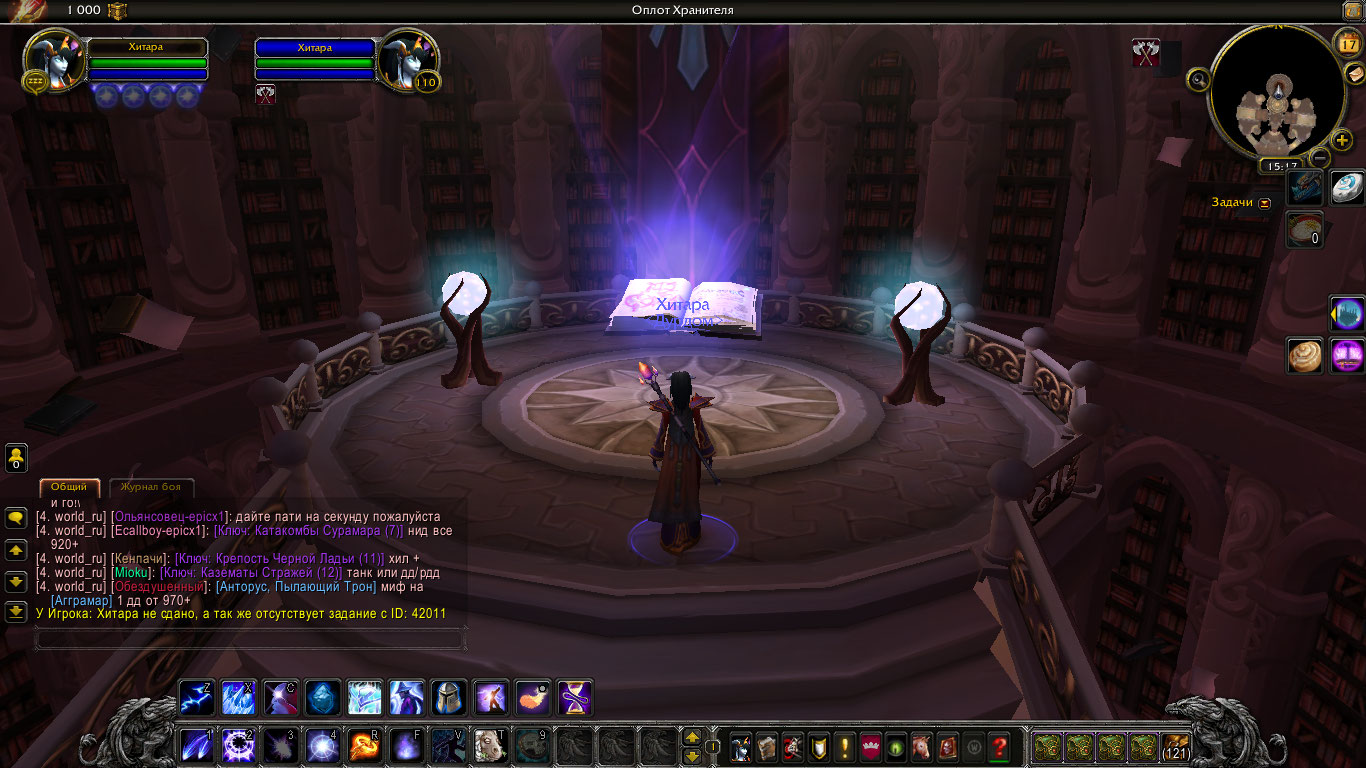The image size is (1366, 768).
Task: Click the chat speech bubble menu button
Action: coord(16,518)
